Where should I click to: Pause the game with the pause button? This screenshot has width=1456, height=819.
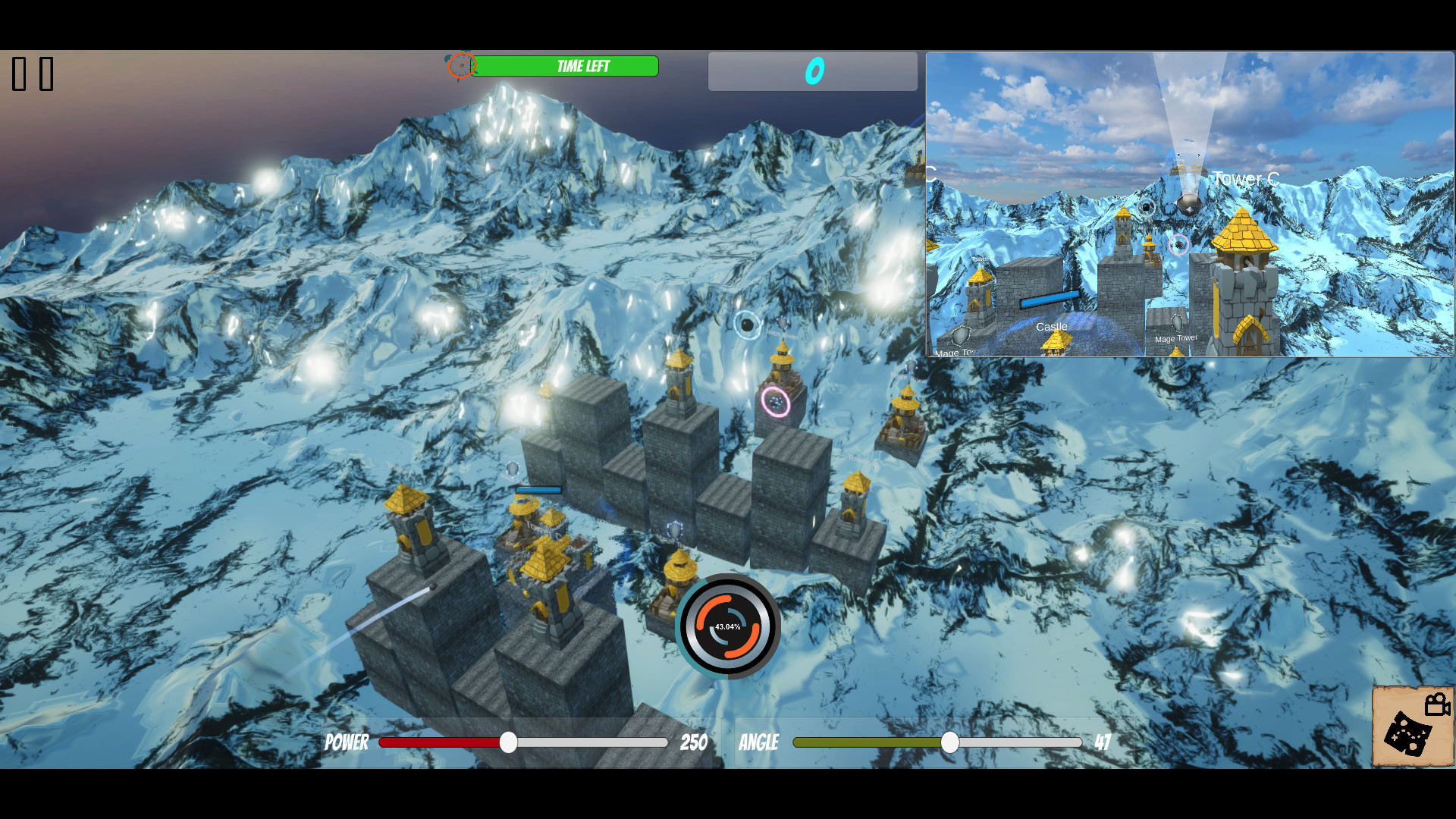coord(33,74)
